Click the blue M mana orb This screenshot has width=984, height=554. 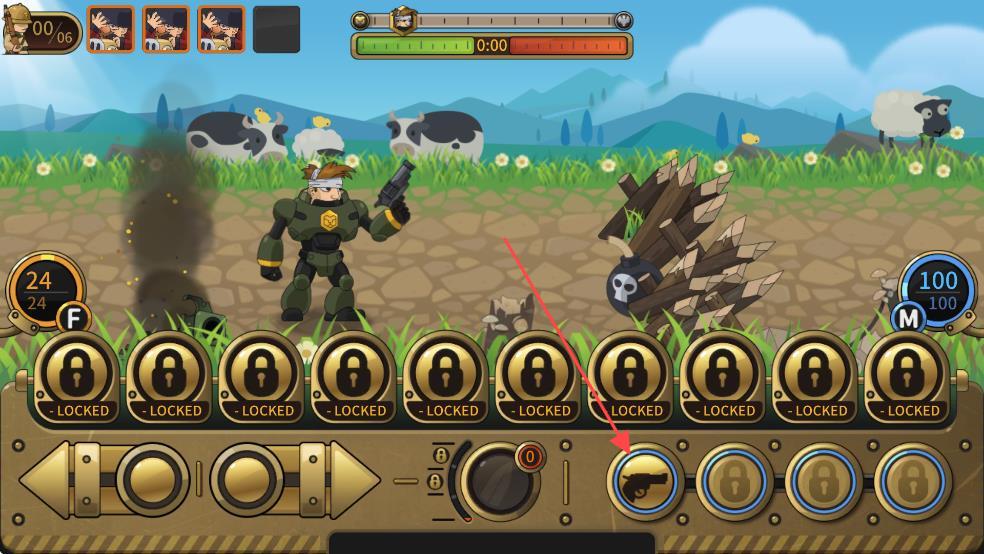coord(937,289)
